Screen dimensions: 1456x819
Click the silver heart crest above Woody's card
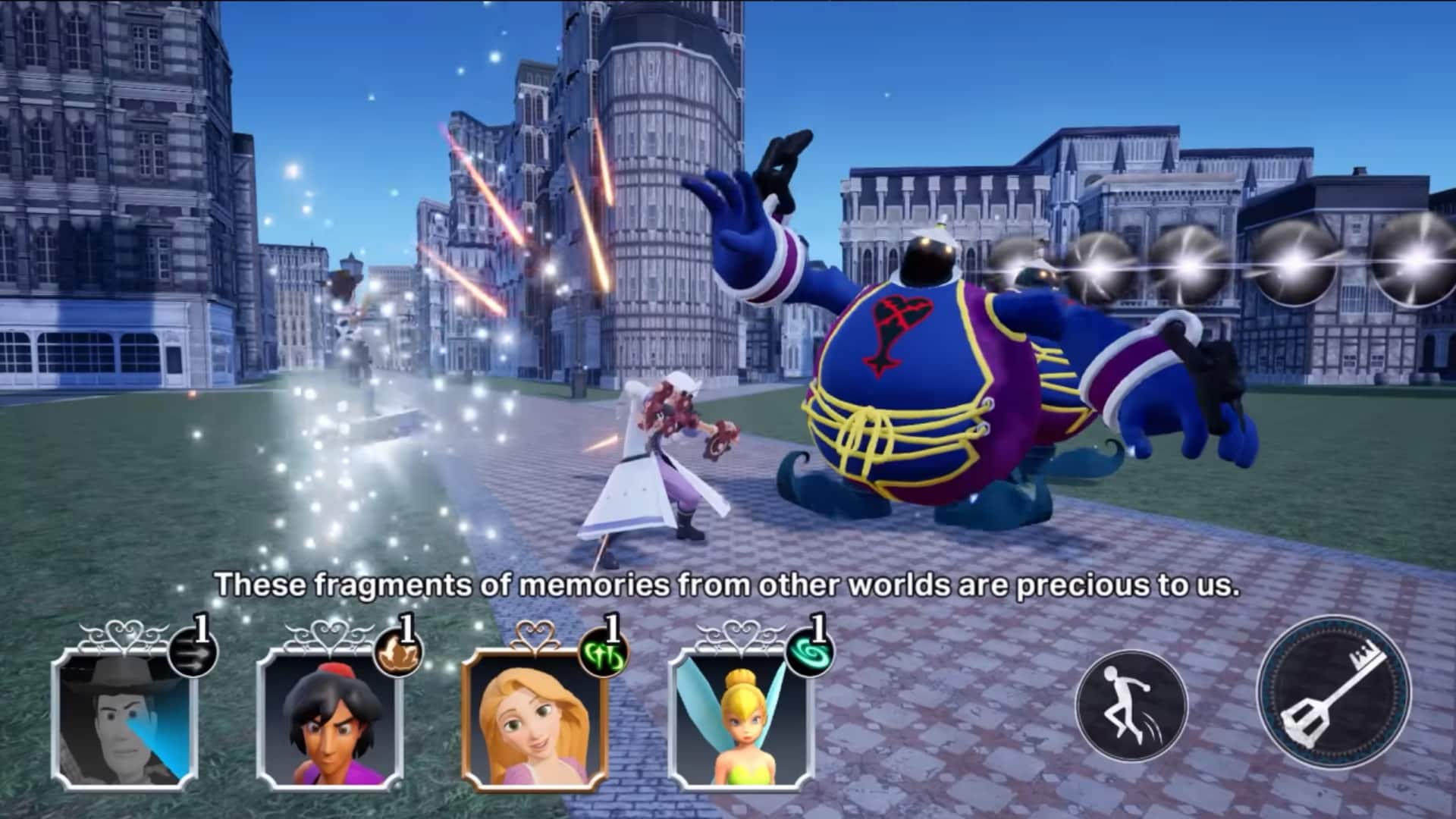coord(127,633)
